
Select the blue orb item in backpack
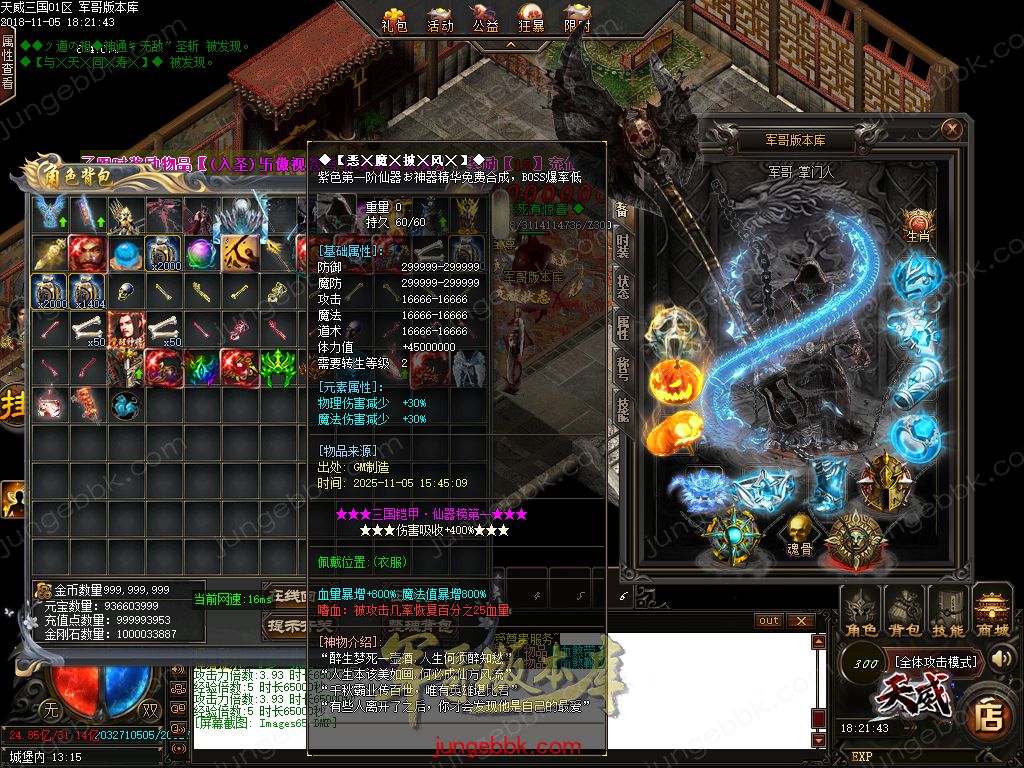(124, 253)
